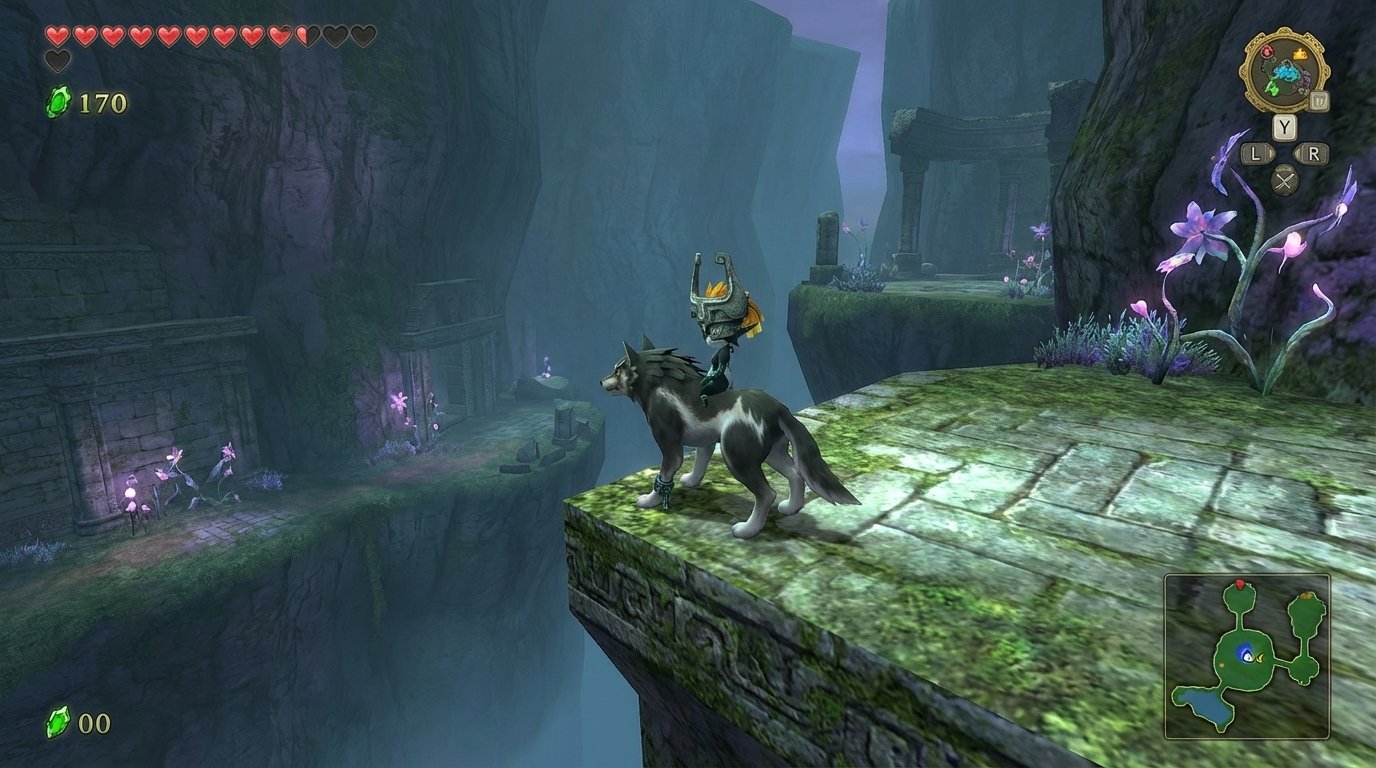1376x768 pixels.
Task: Expand the orange dungeon marker on the minimap
Action: pyautogui.click(x=1306, y=596)
